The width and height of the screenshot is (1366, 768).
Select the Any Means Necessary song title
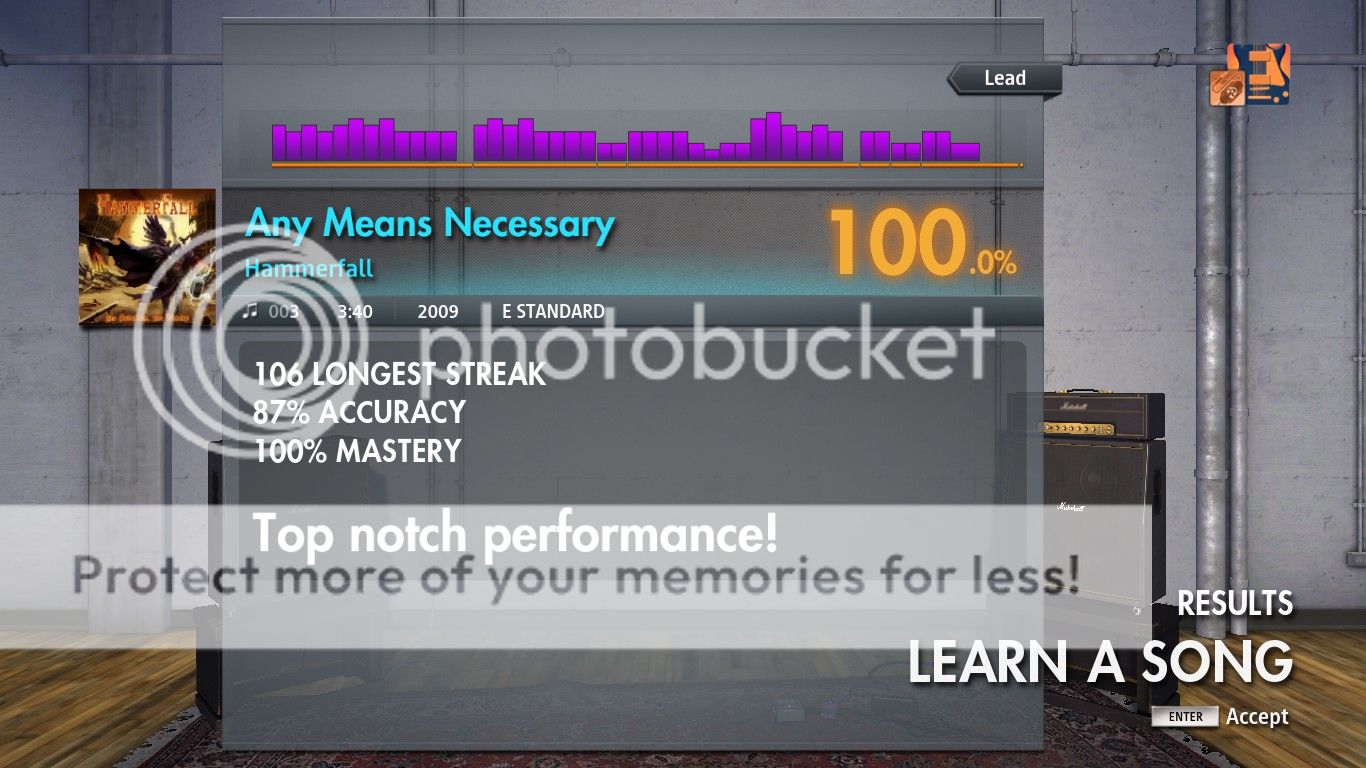[429, 223]
